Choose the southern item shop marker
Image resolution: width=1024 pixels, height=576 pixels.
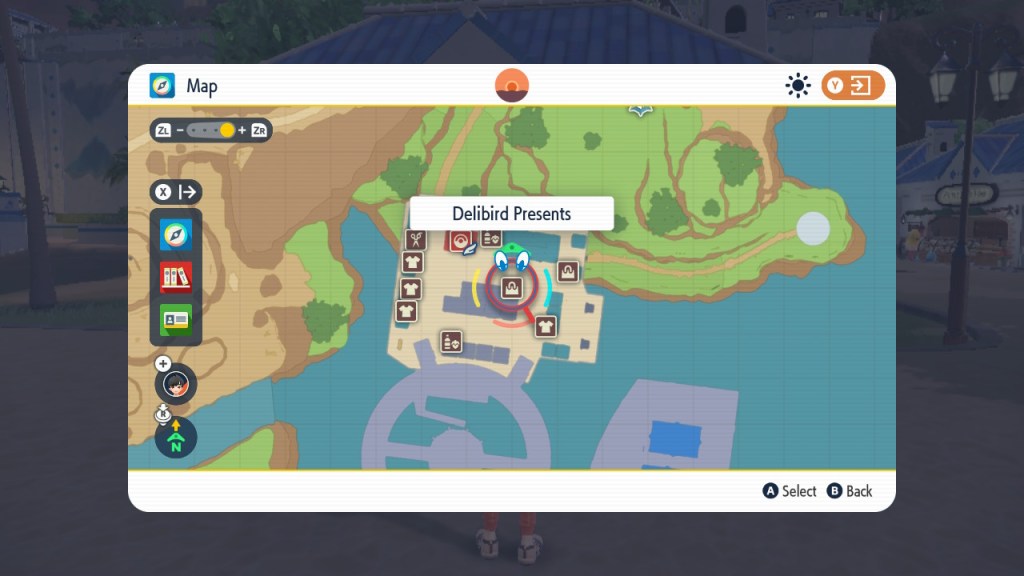click(x=452, y=341)
